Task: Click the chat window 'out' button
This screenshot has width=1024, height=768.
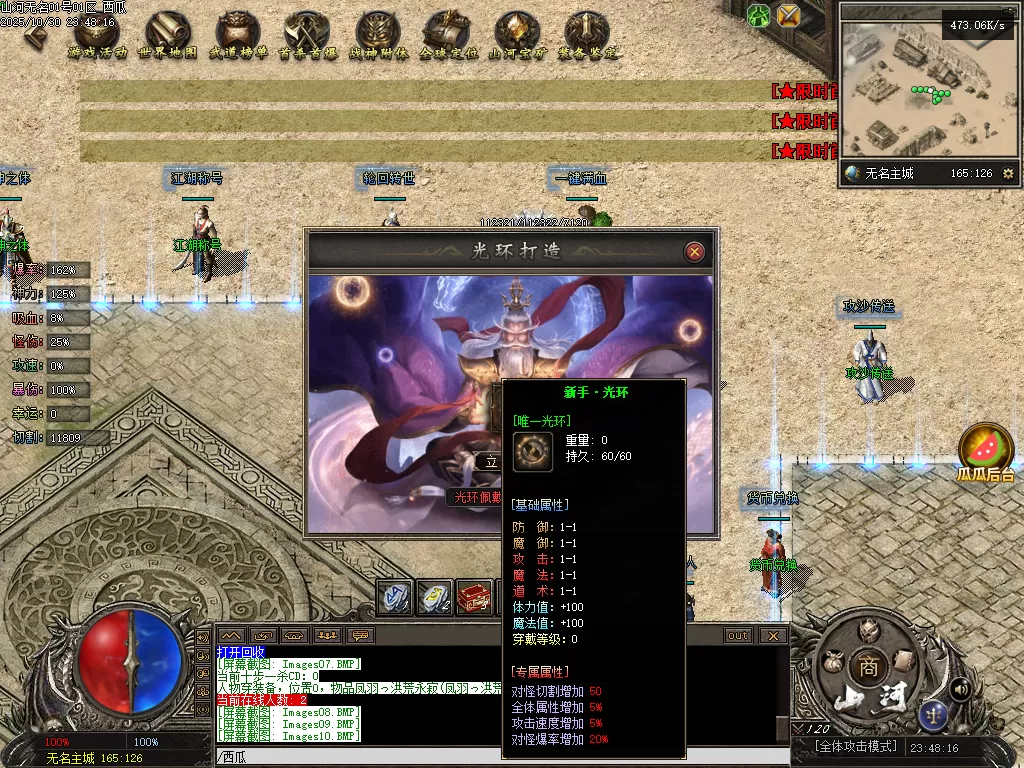Action: click(738, 635)
